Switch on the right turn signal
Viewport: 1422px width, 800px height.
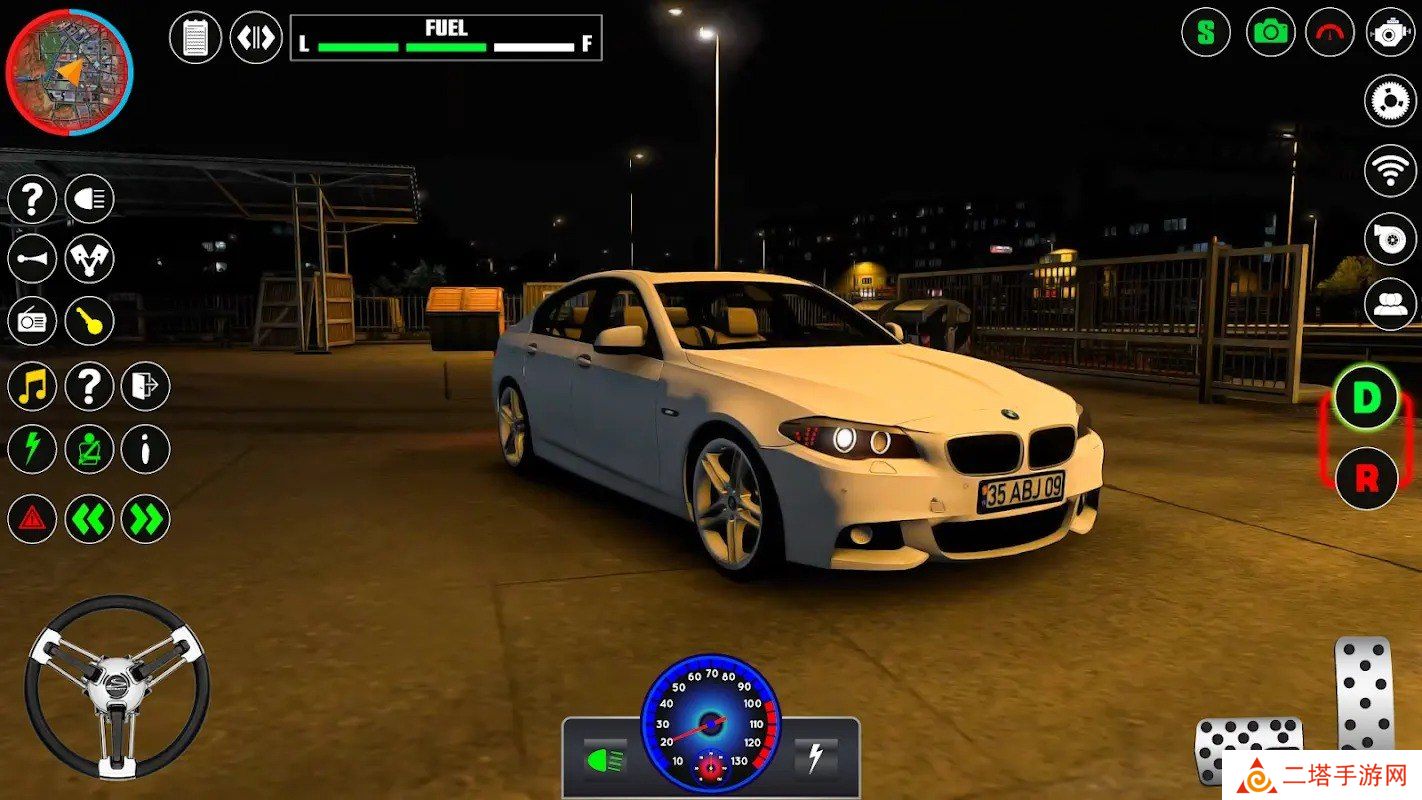pos(146,519)
